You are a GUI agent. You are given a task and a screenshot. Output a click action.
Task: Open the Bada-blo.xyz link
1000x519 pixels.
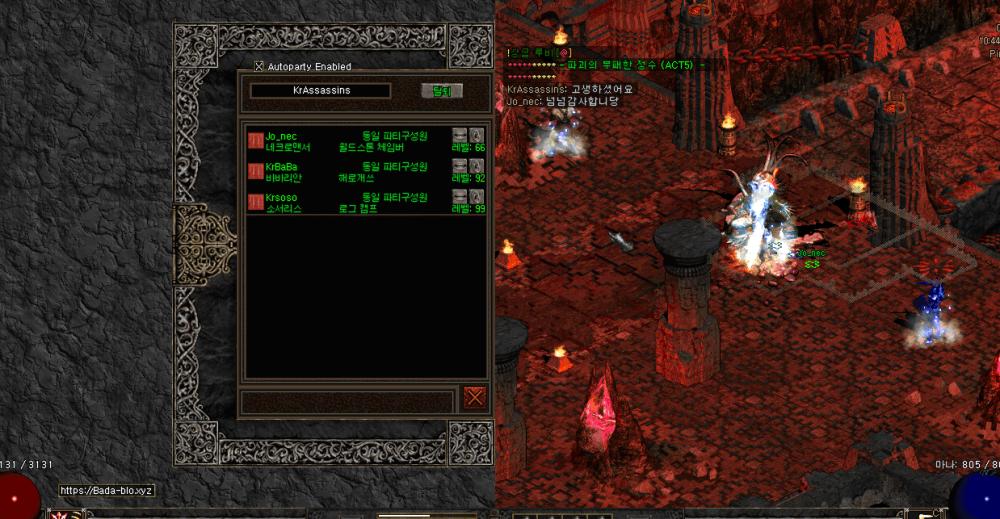point(105,490)
